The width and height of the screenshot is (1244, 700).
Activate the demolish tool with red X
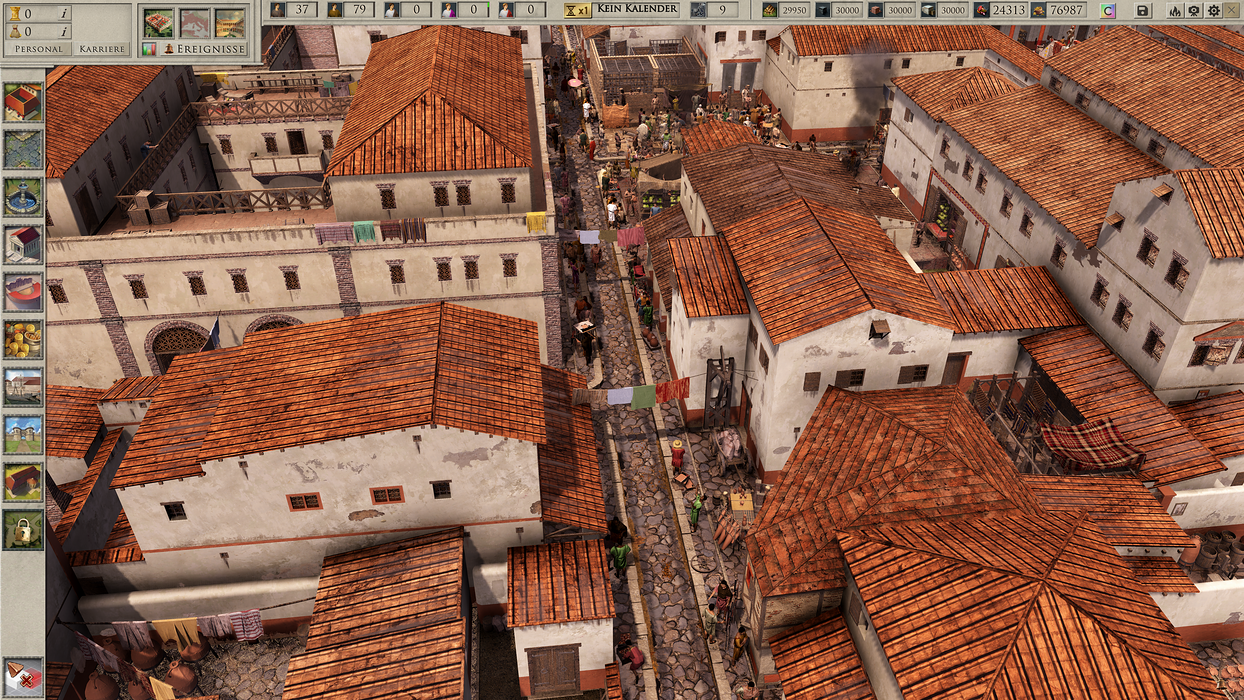(x=22, y=676)
